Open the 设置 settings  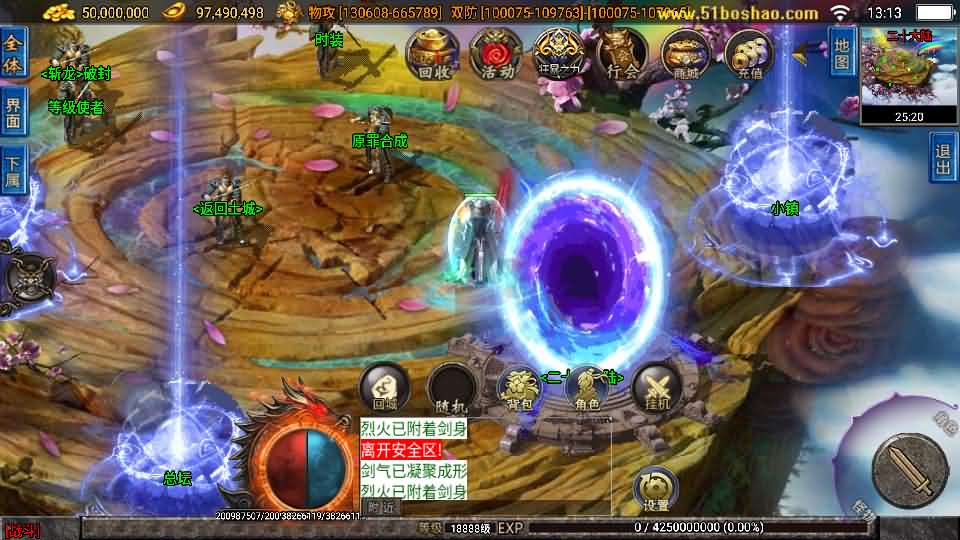(656, 488)
